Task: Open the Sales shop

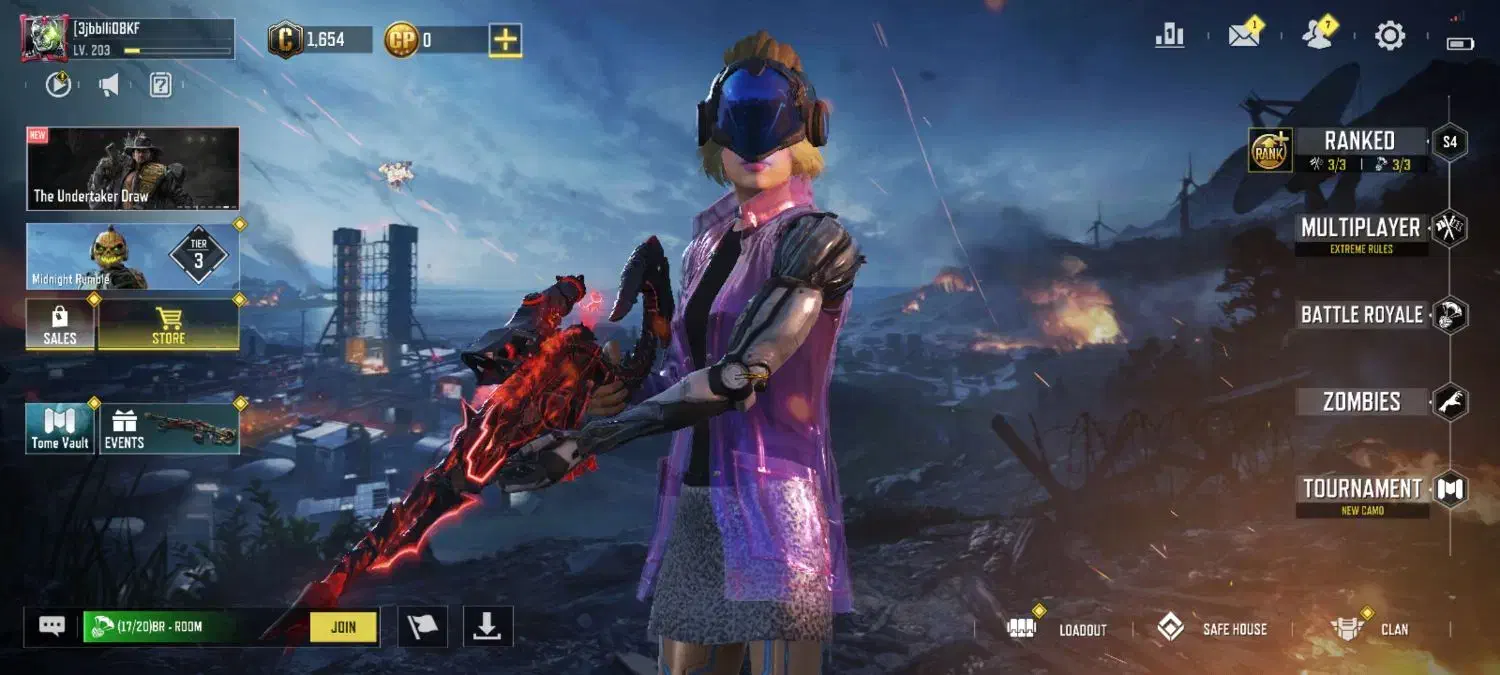Action: click(60, 325)
